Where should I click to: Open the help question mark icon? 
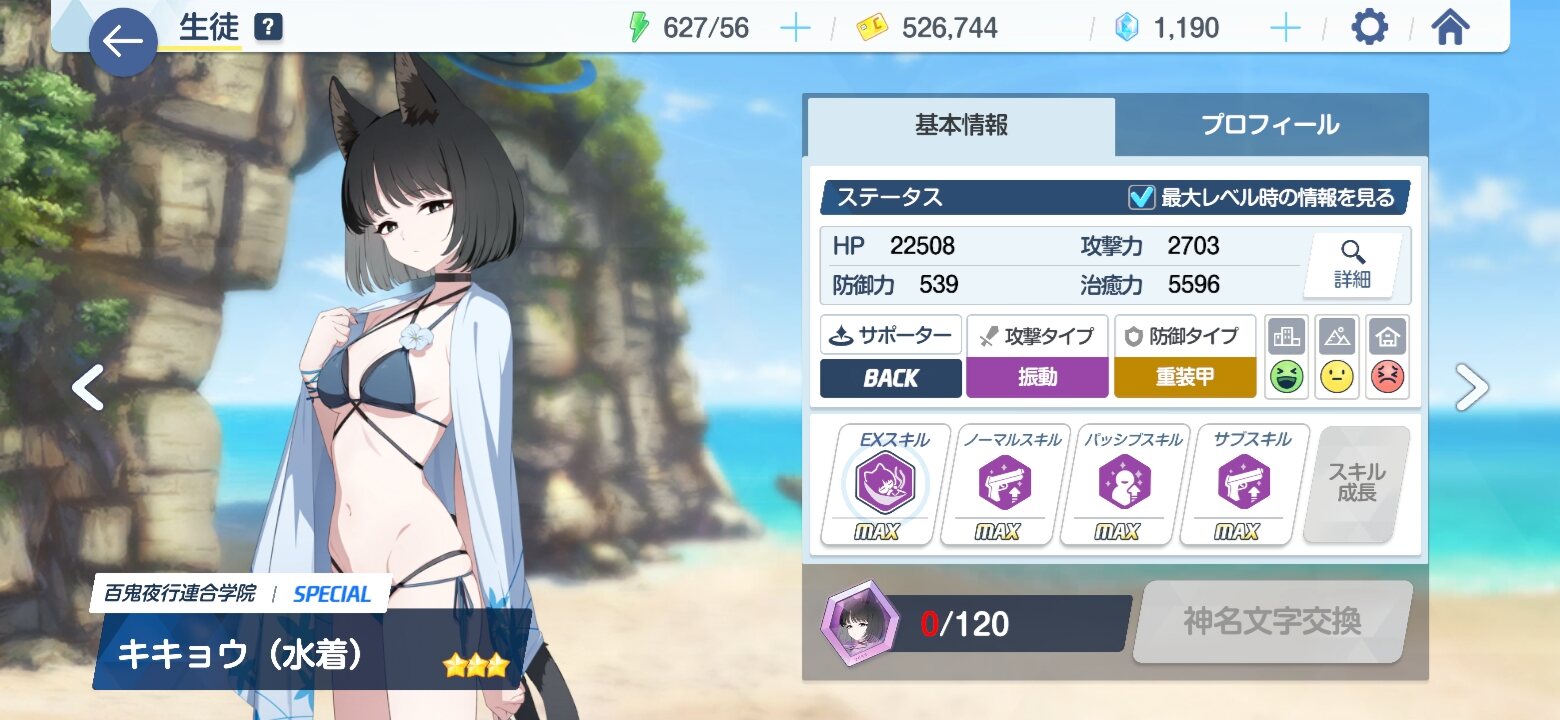pyautogui.click(x=268, y=28)
